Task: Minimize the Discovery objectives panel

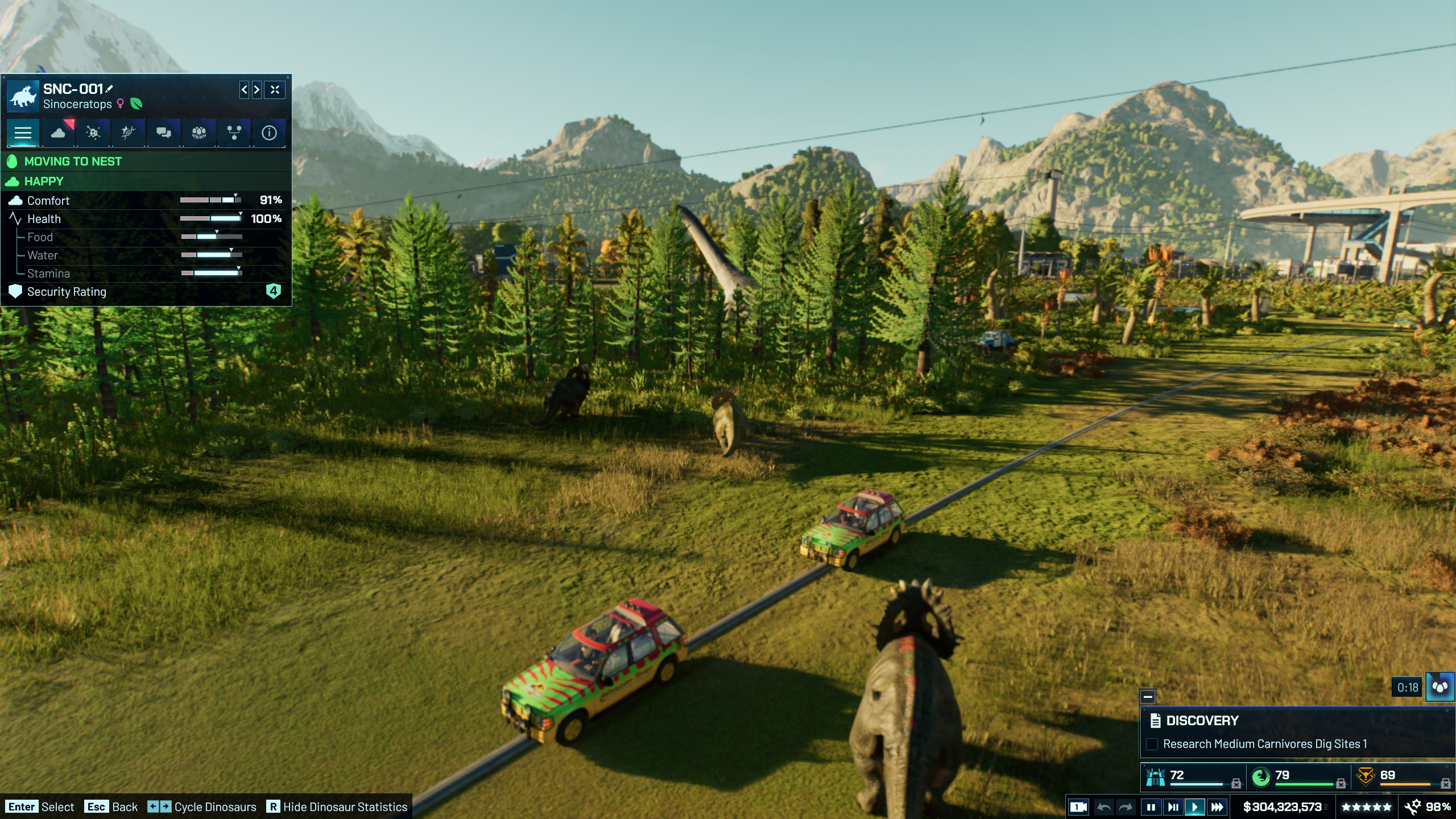Action: (x=1148, y=697)
